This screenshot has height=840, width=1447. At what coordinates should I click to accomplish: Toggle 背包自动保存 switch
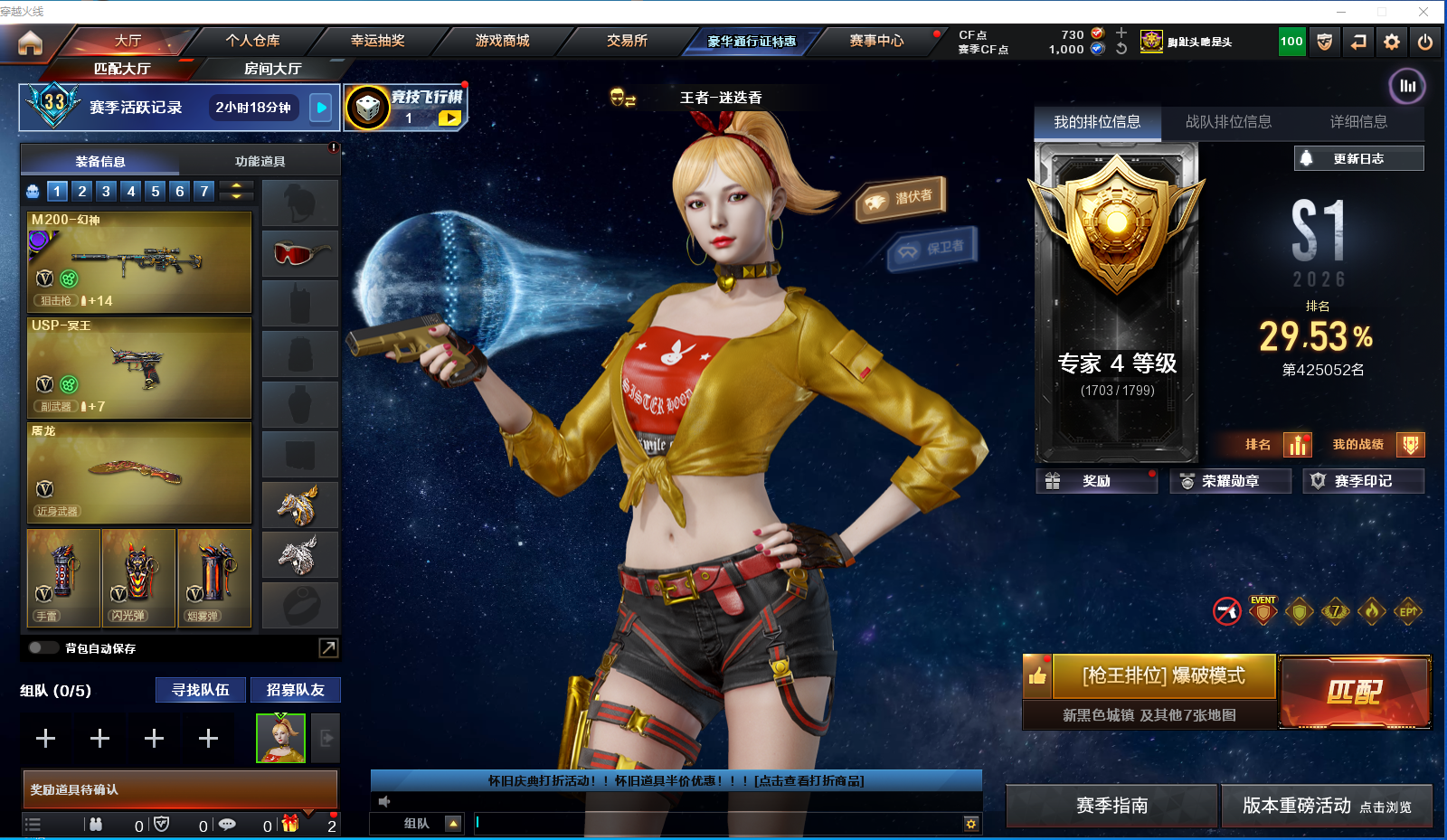coord(43,647)
